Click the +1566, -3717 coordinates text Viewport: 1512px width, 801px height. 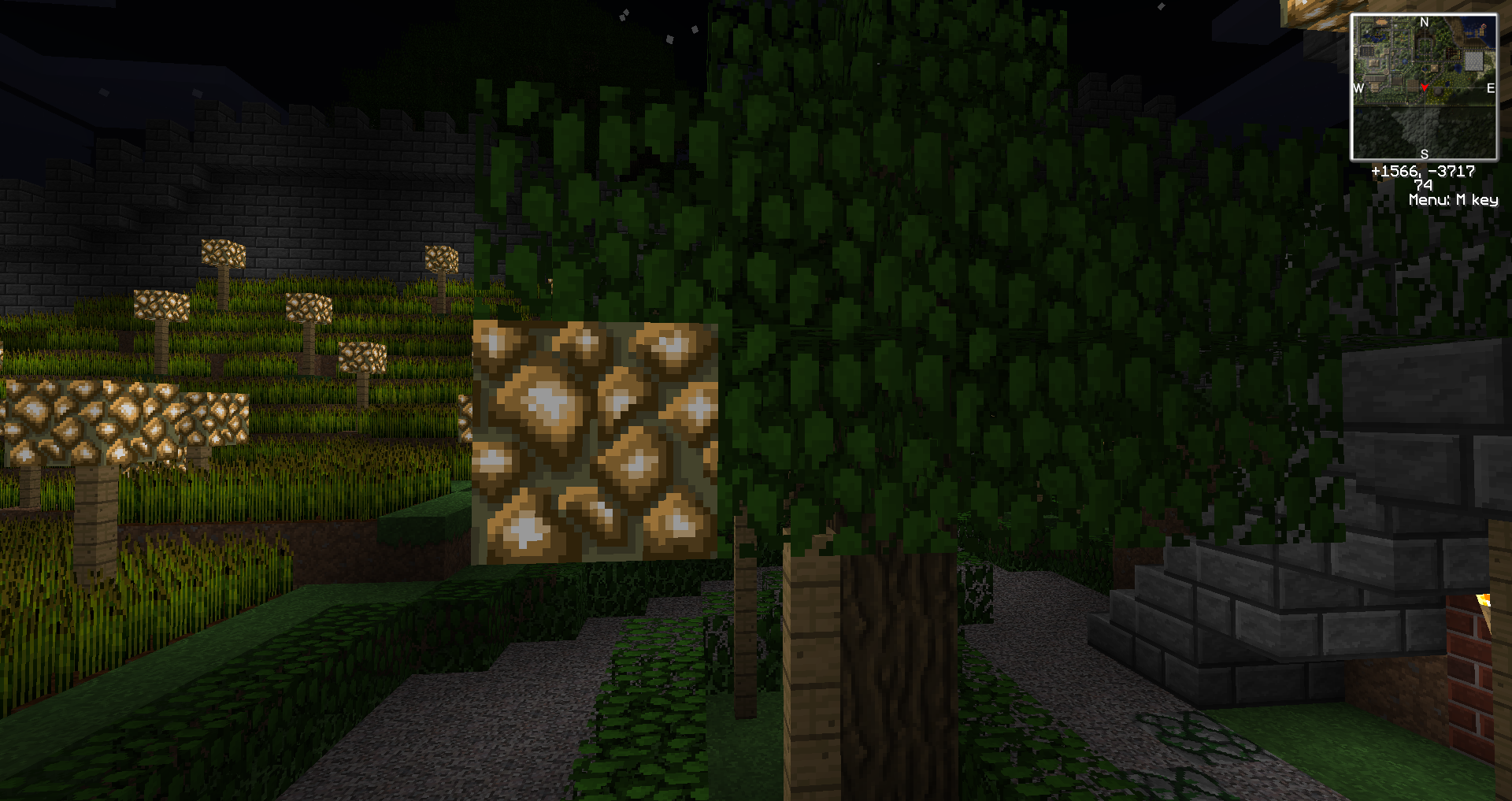pos(1424,171)
